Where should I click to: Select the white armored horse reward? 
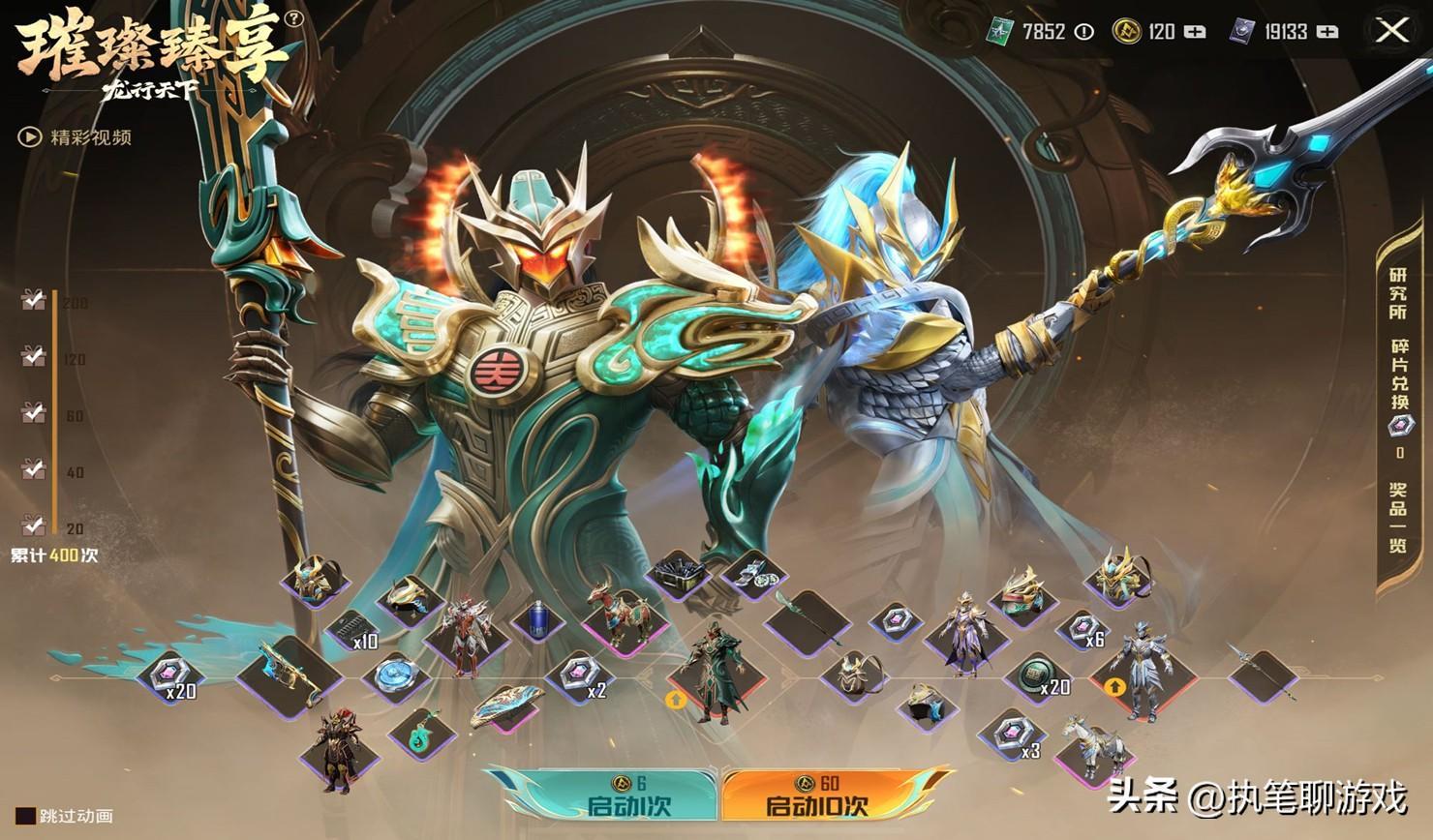tap(1092, 745)
